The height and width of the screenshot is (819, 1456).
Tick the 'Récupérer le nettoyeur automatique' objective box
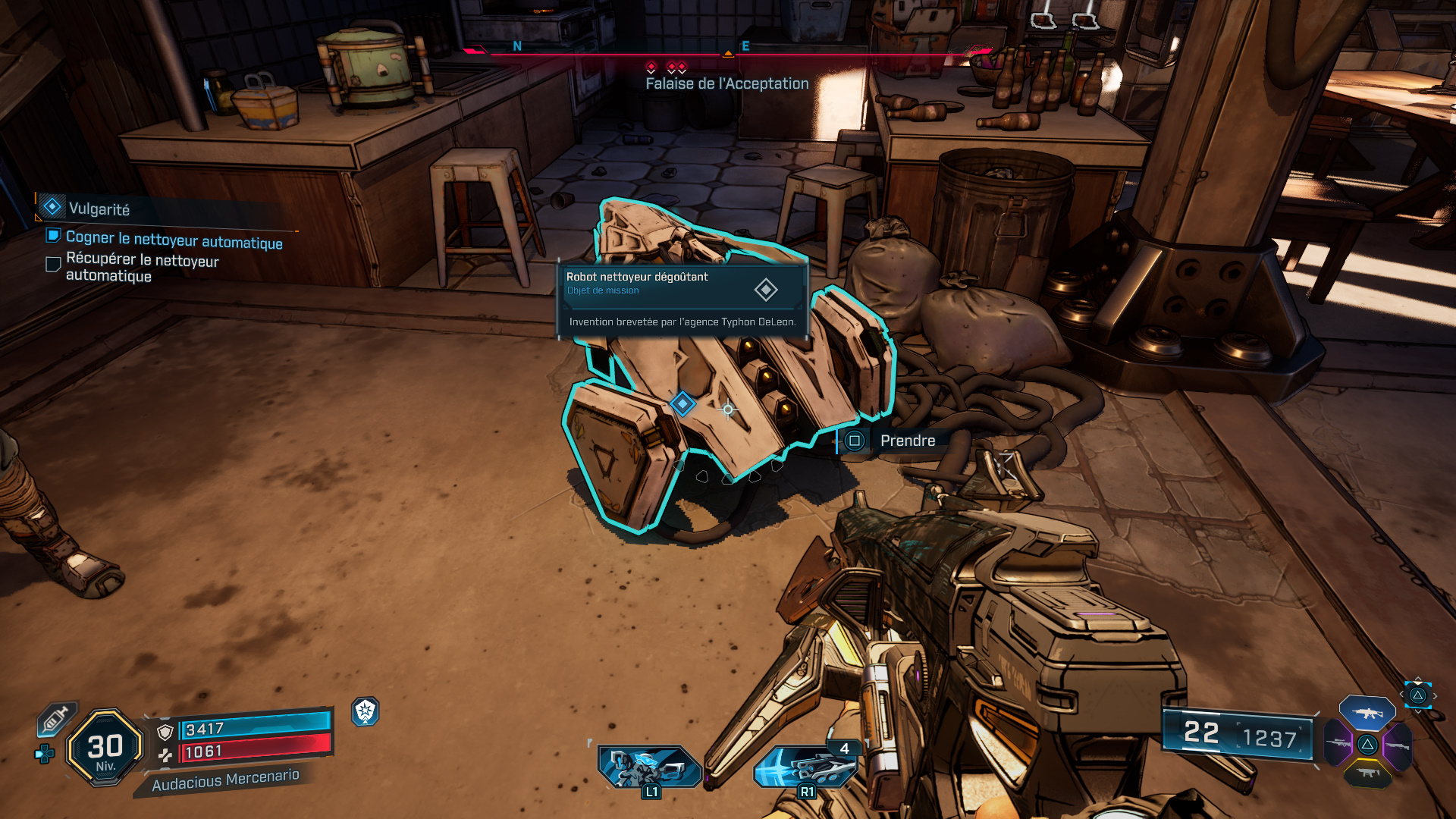[52, 264]
